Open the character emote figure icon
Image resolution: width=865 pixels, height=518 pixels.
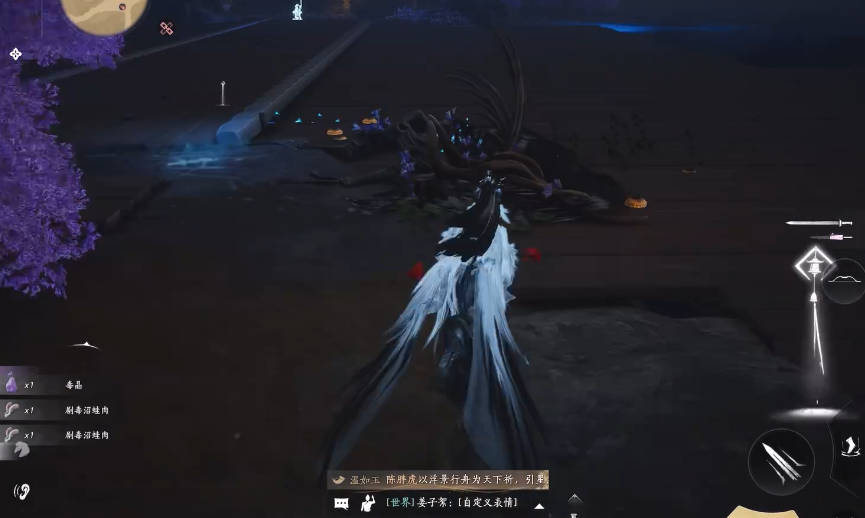[368, 503]
